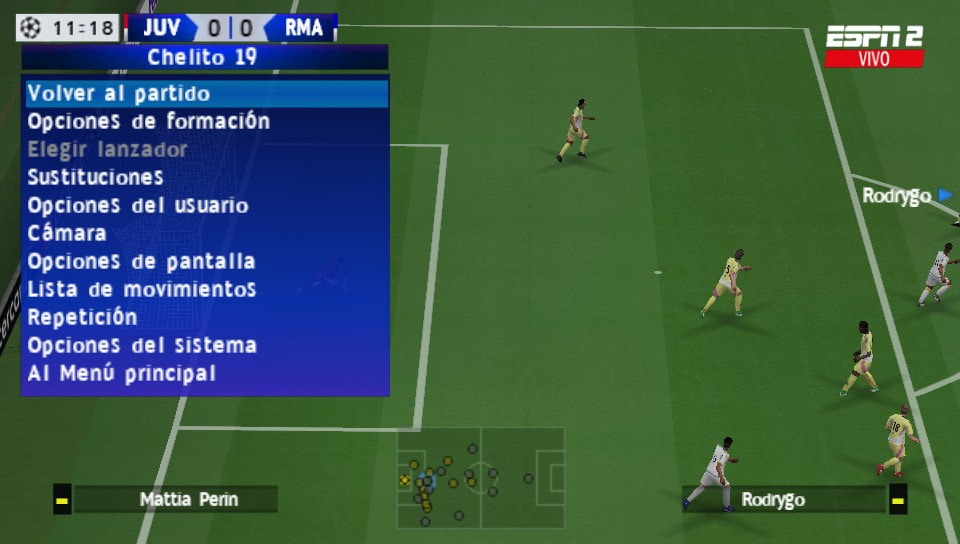The height and width of the screenshot is (544, 960).
Task: Show the Lista de movimientos
Action: tap(141, 290)
